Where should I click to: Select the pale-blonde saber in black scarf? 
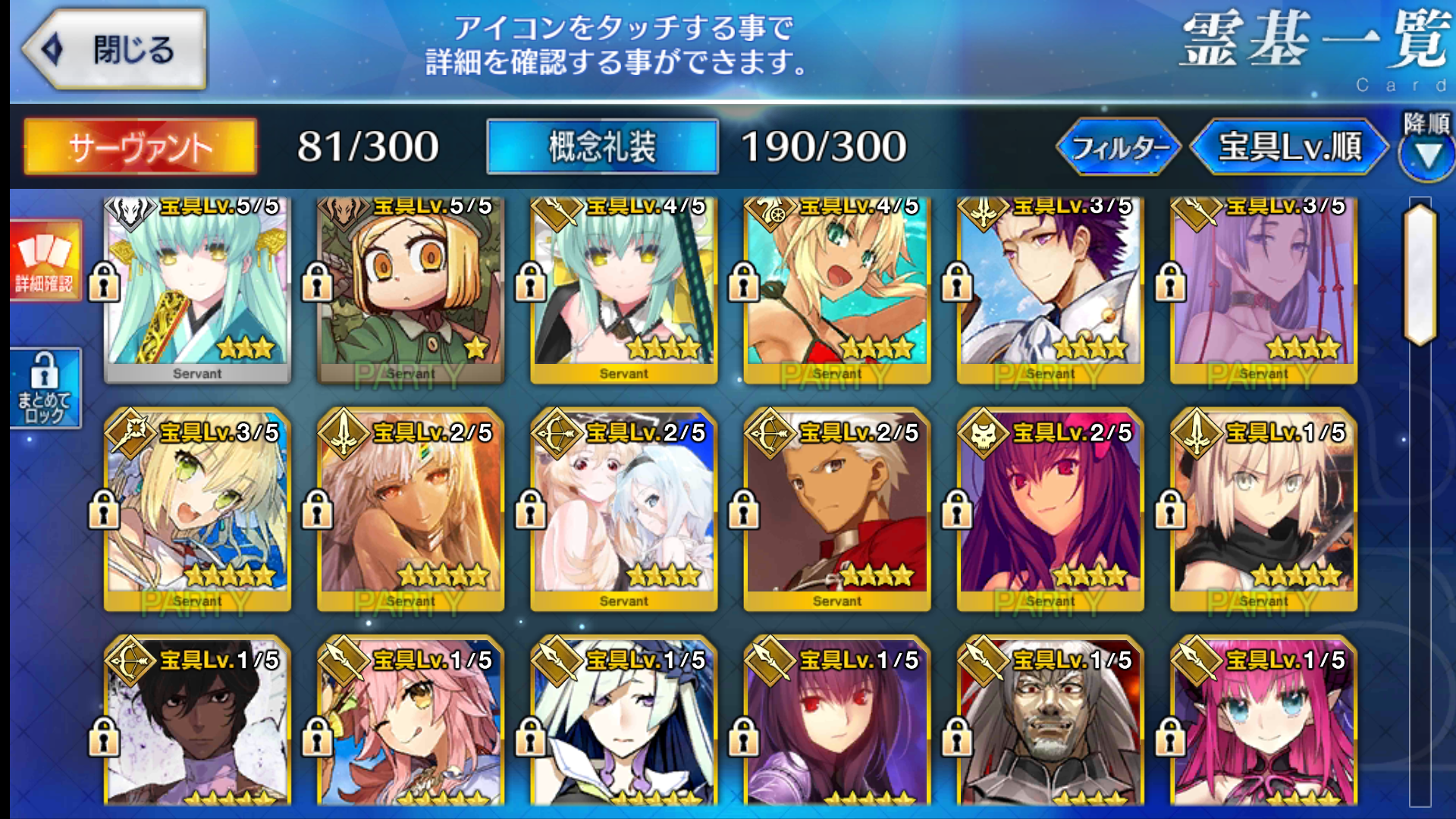click(x=1263, y=510)
